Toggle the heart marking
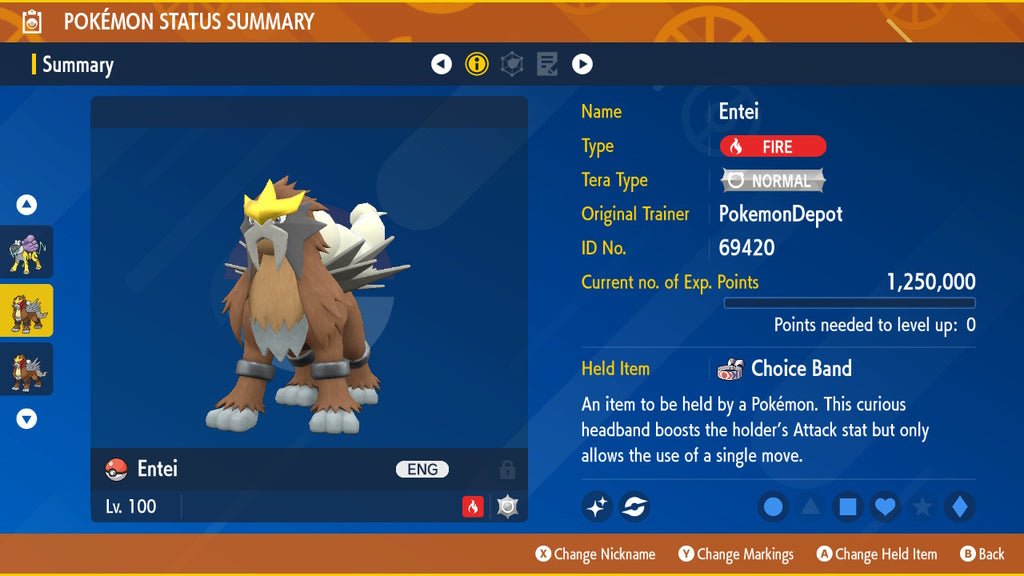Viewport: 1024px width, 576px height. click(x=885, y=507)
